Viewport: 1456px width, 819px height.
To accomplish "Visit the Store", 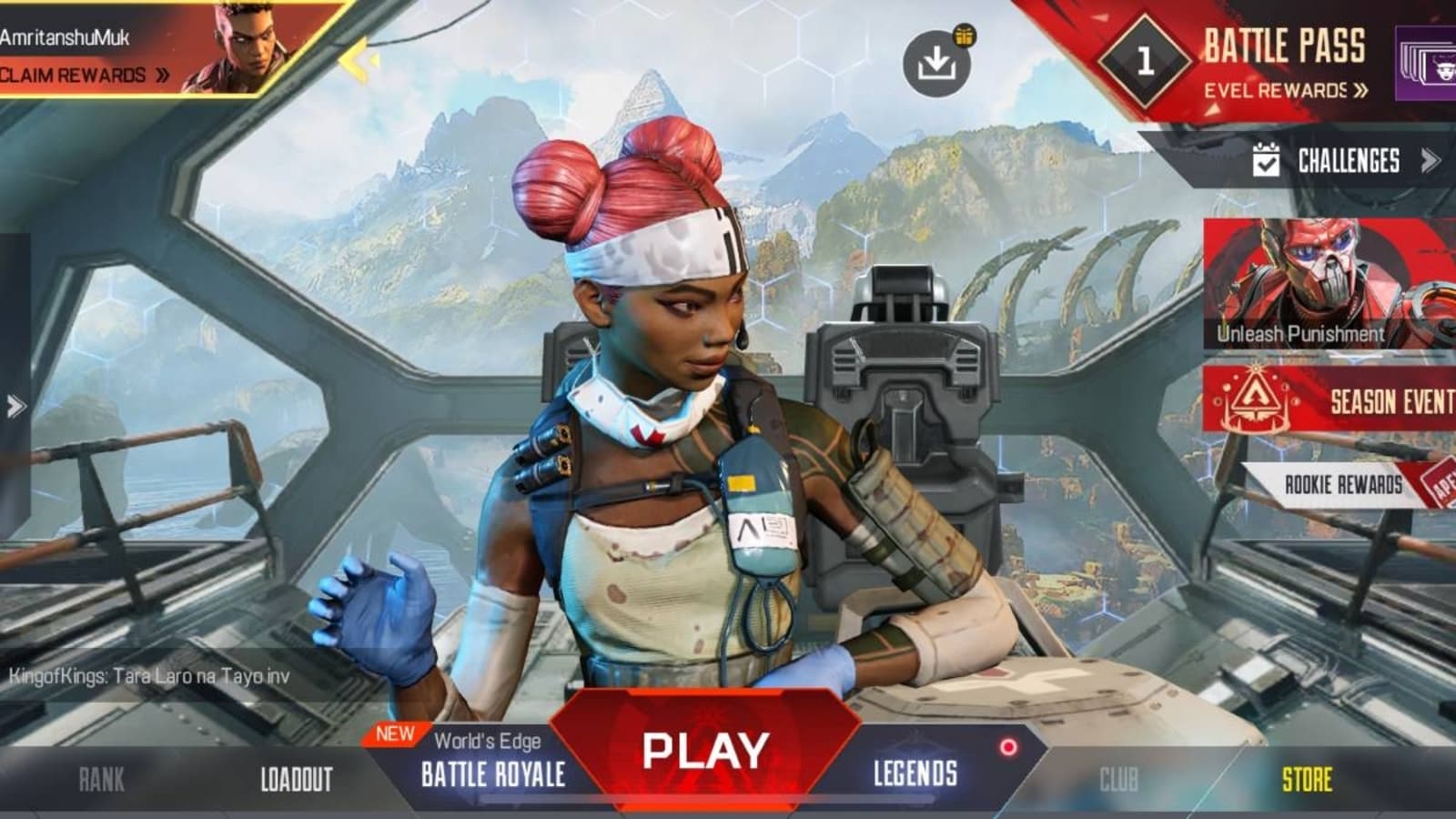I will coord(1307,779).
